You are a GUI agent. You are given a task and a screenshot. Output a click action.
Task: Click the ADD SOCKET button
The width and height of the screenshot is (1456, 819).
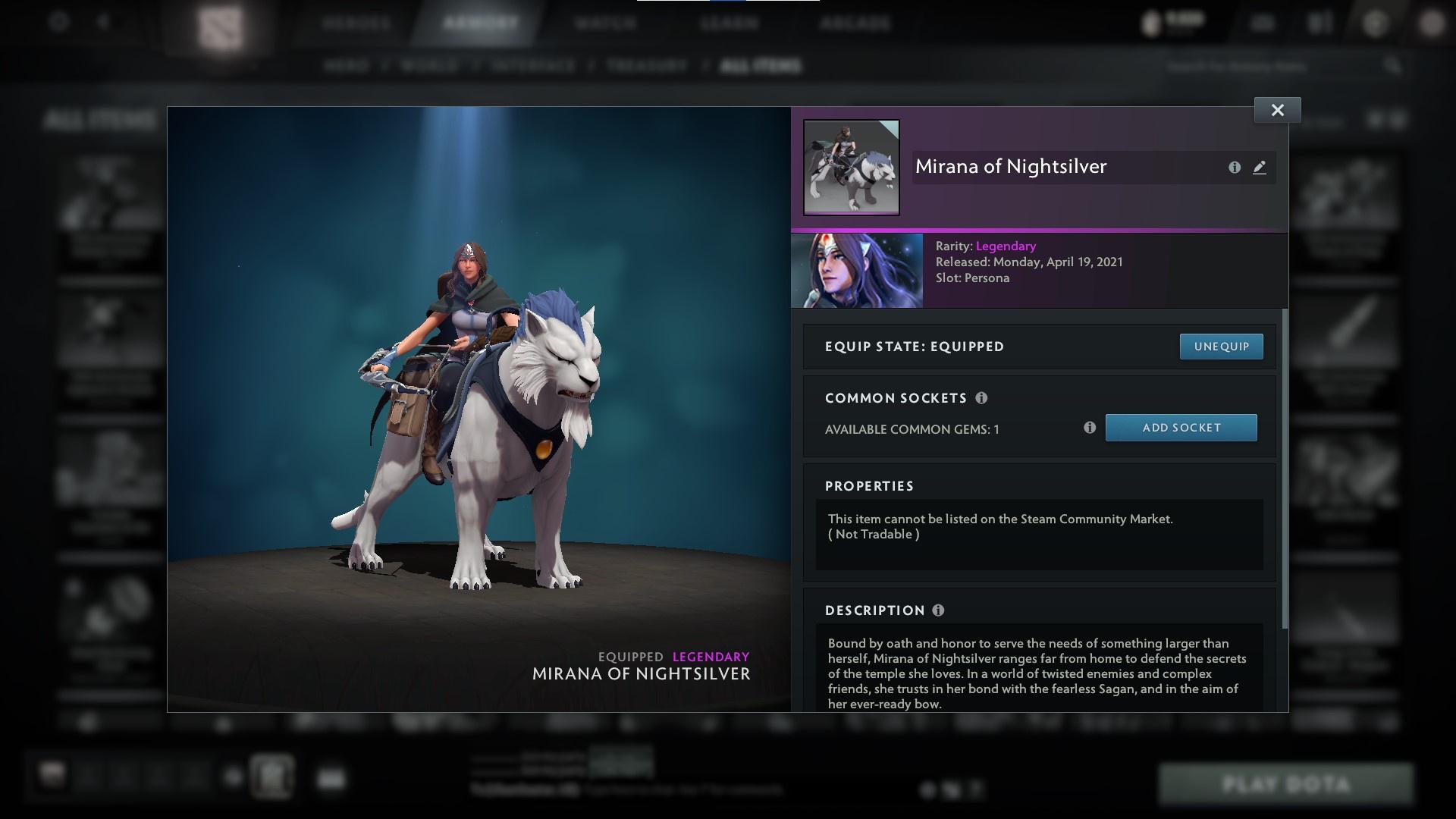[1181, 428]
